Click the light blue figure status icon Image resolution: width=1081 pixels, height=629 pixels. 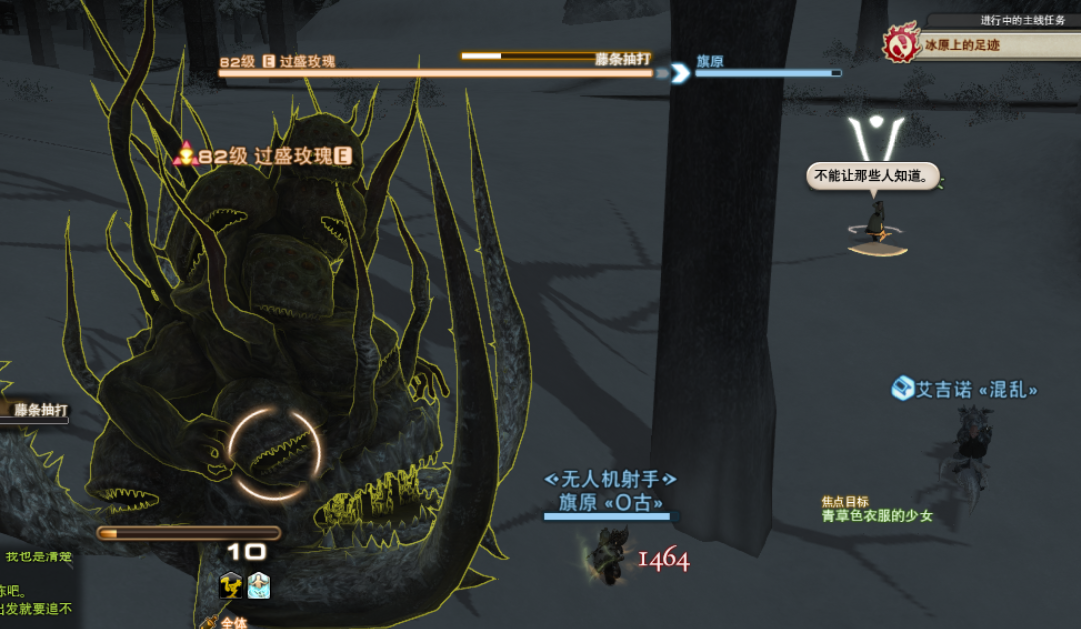(259, 585)
